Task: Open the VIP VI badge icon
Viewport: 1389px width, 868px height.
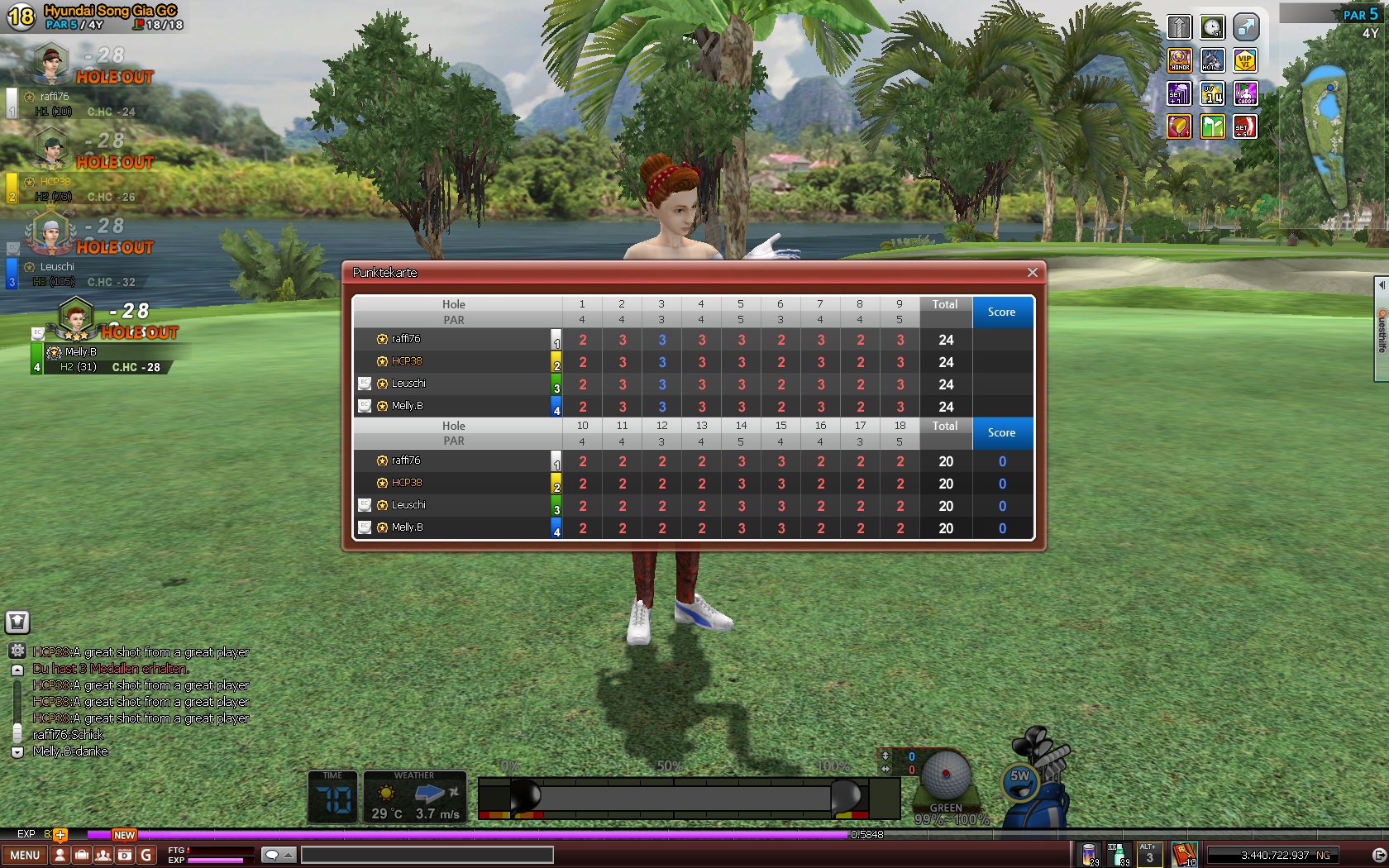Action: pyautogui.click(x=1245, y=60)
